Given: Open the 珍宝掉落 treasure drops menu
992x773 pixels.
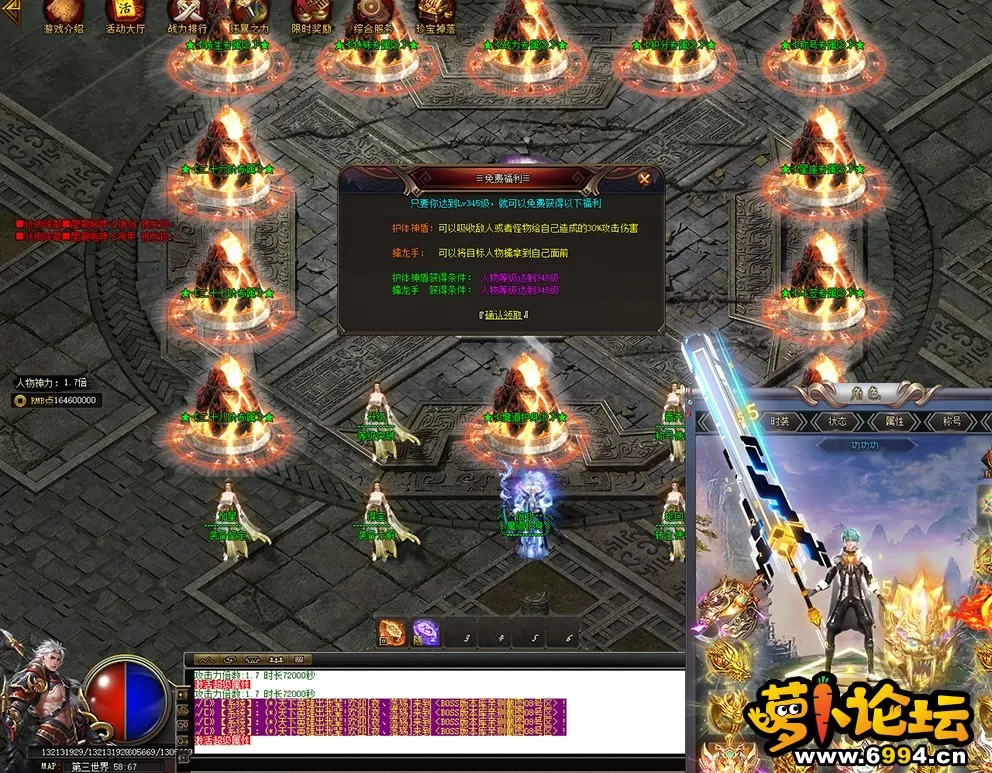Looking at the screenshot, I should click(435, 14).
